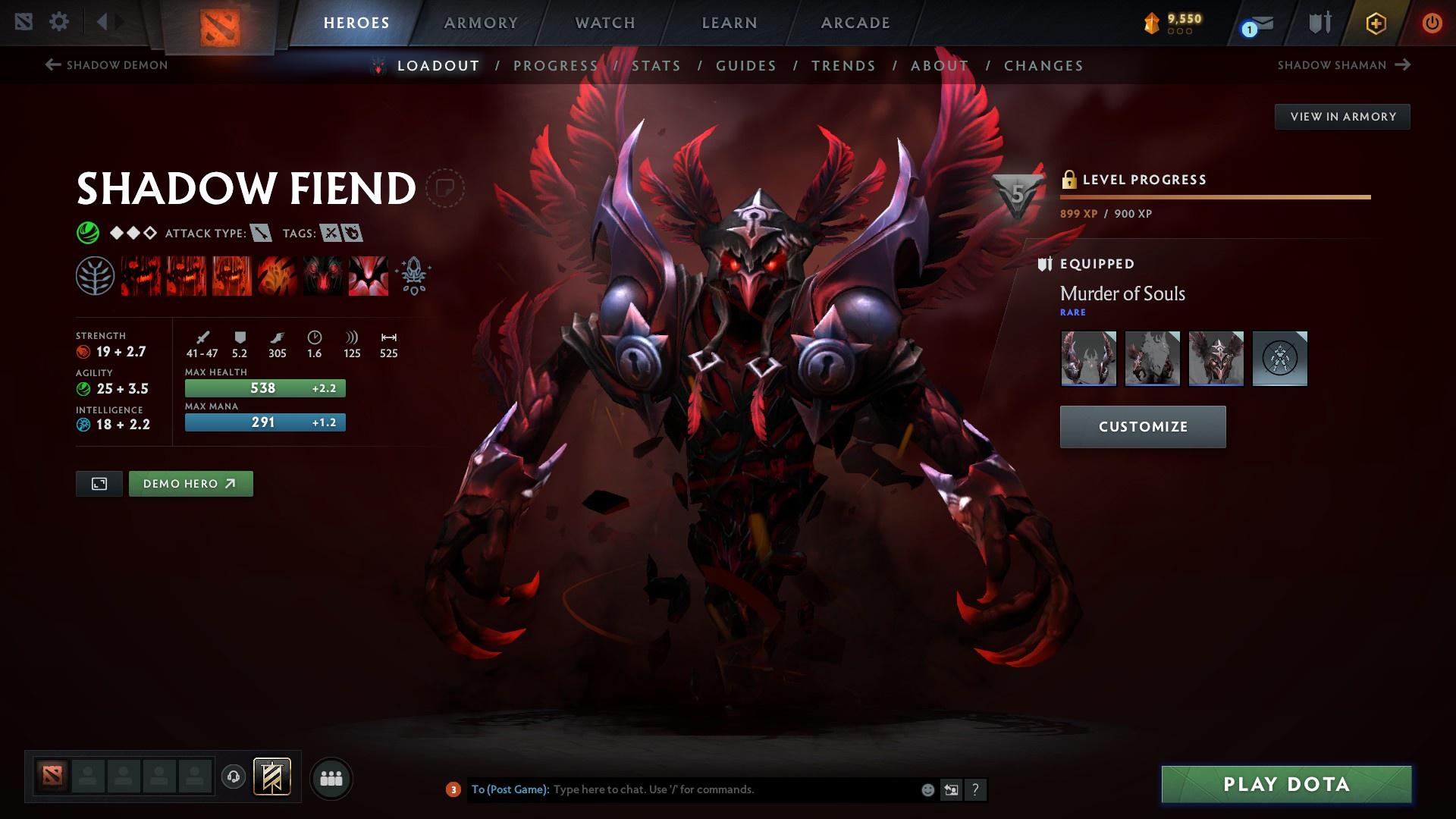Toggle voice chat headset icon

(233, 777)
